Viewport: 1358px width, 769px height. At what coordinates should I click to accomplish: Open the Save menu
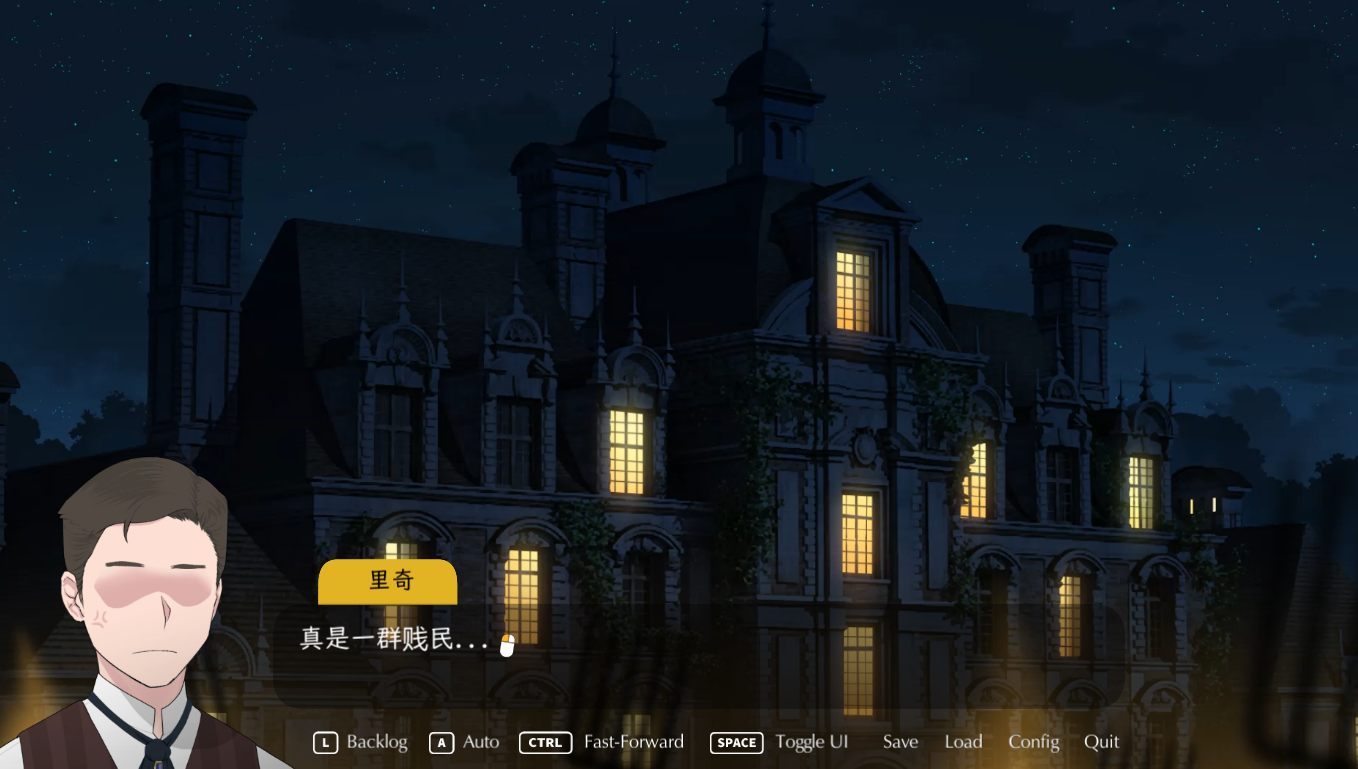[x=900, y=742]
